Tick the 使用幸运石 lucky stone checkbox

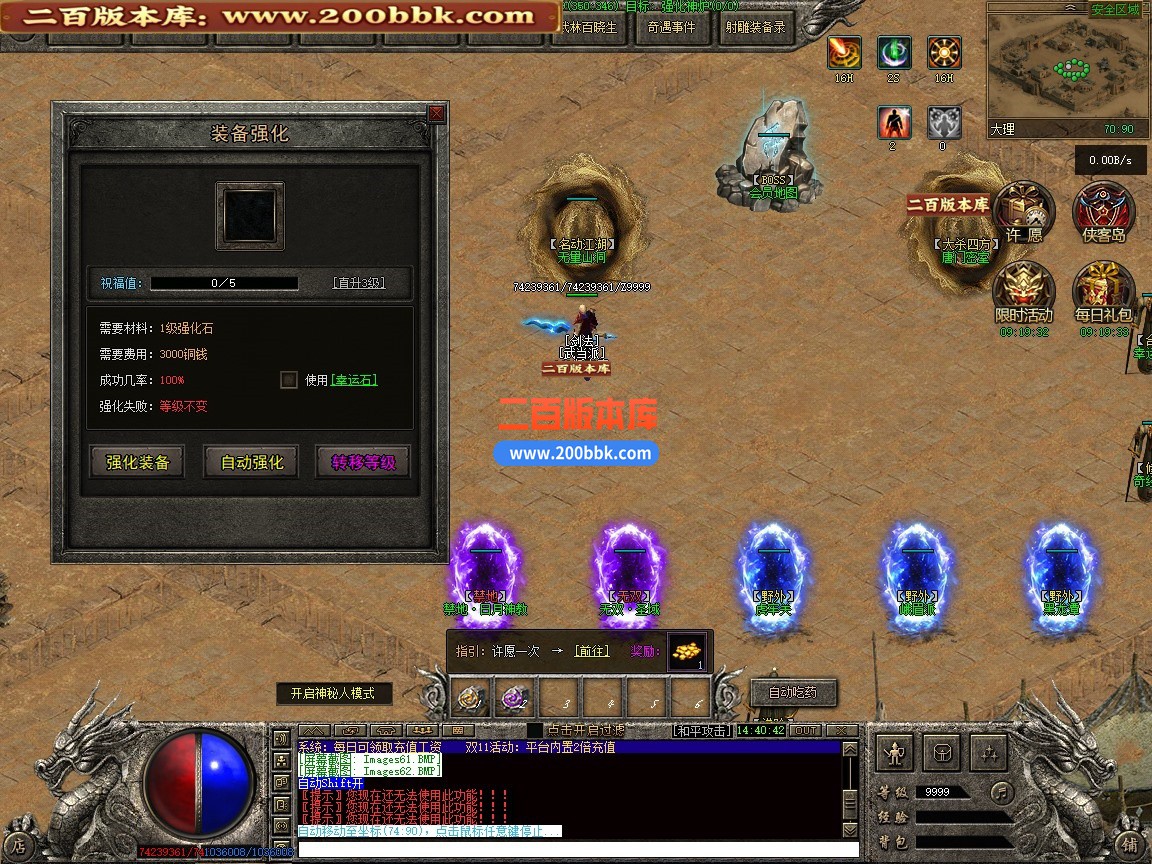tap(289, 380)
